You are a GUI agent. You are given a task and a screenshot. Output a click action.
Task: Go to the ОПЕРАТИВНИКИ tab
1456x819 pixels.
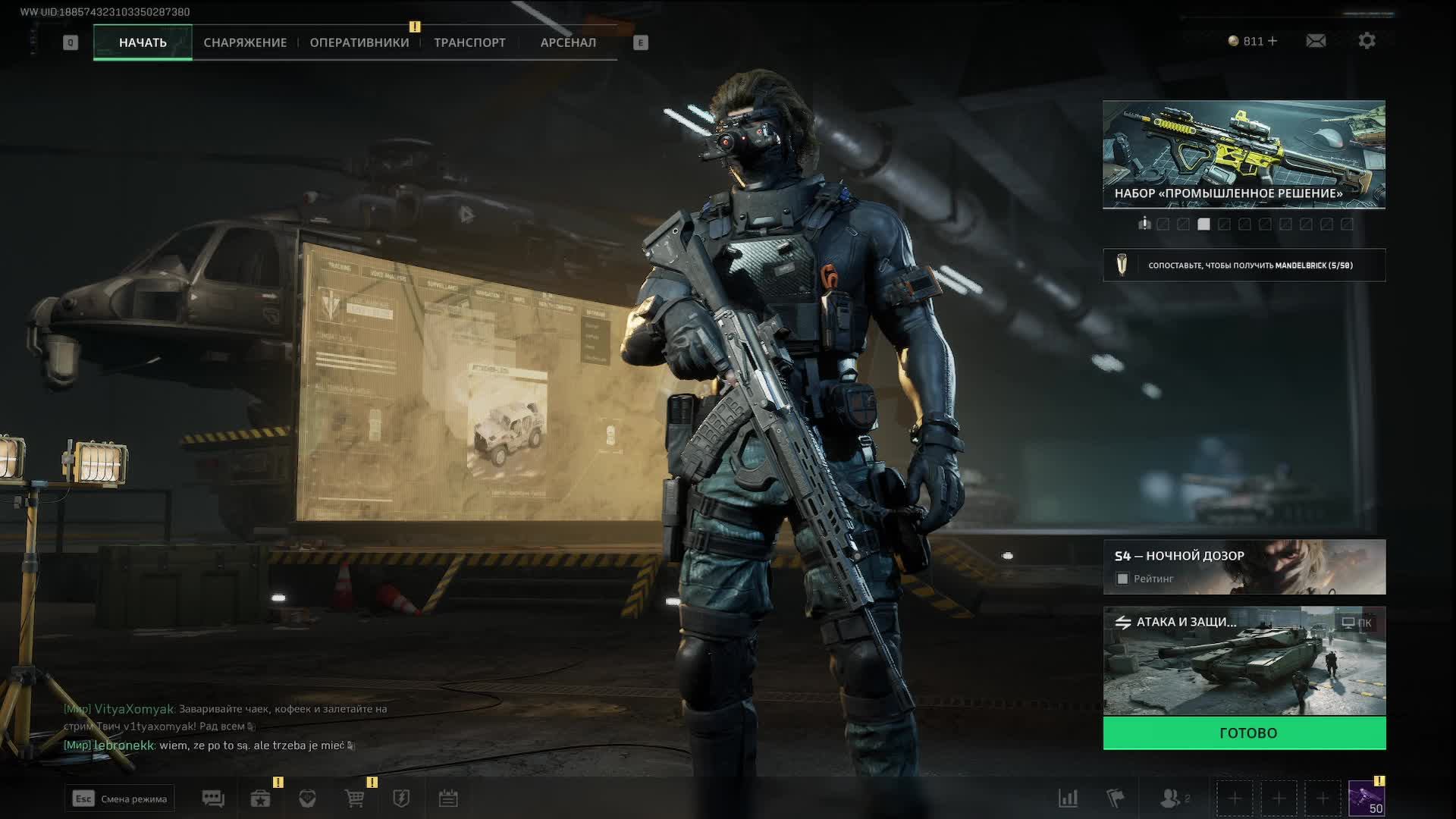[359, 42]
